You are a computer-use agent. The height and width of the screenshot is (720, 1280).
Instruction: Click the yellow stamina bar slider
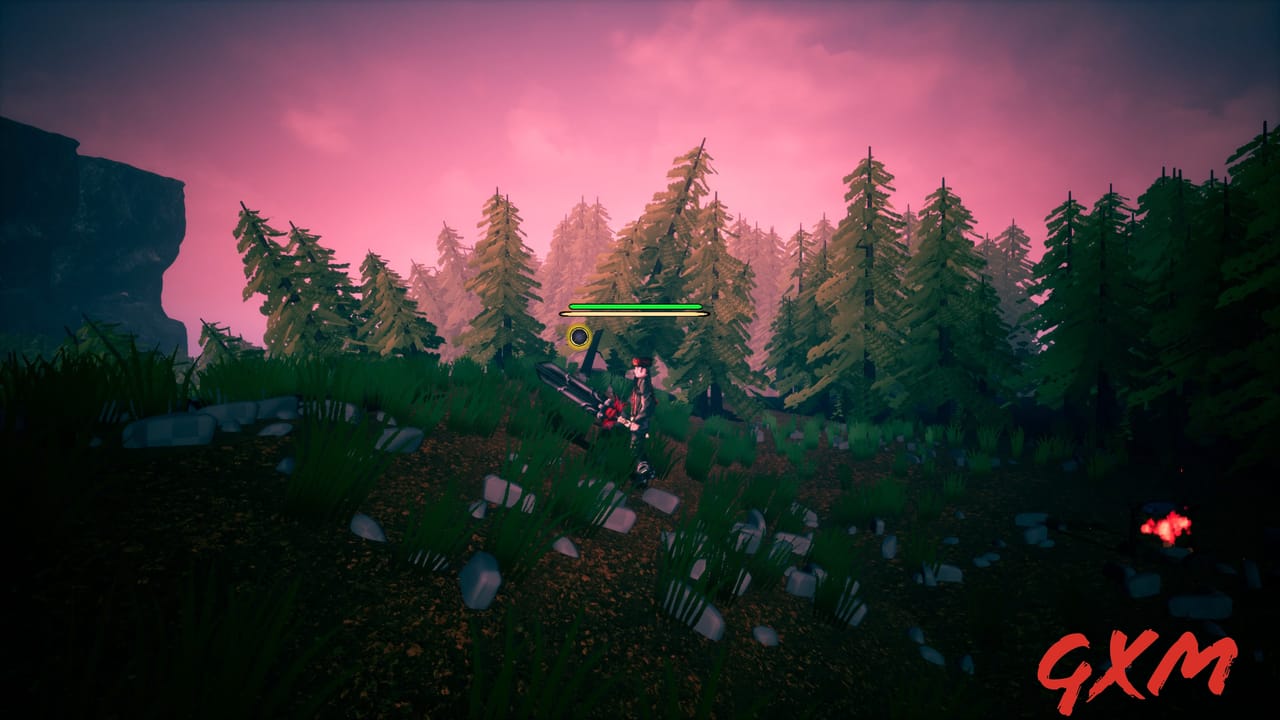635,312
